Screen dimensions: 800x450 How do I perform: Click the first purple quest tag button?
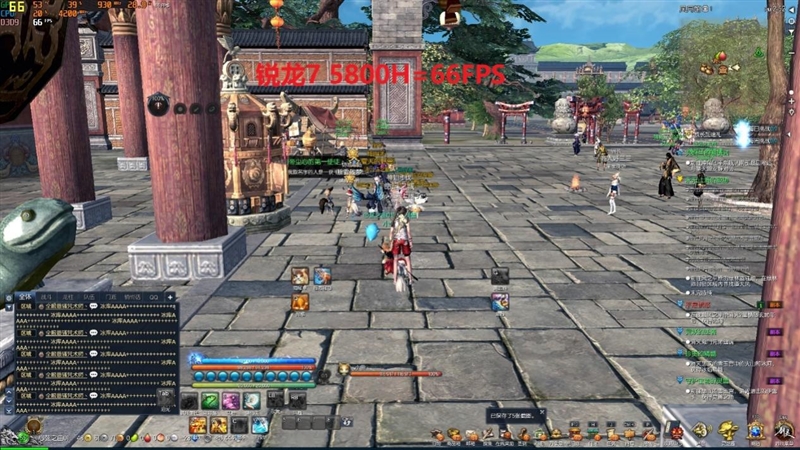pyautogui.click(x=773, y=304)
